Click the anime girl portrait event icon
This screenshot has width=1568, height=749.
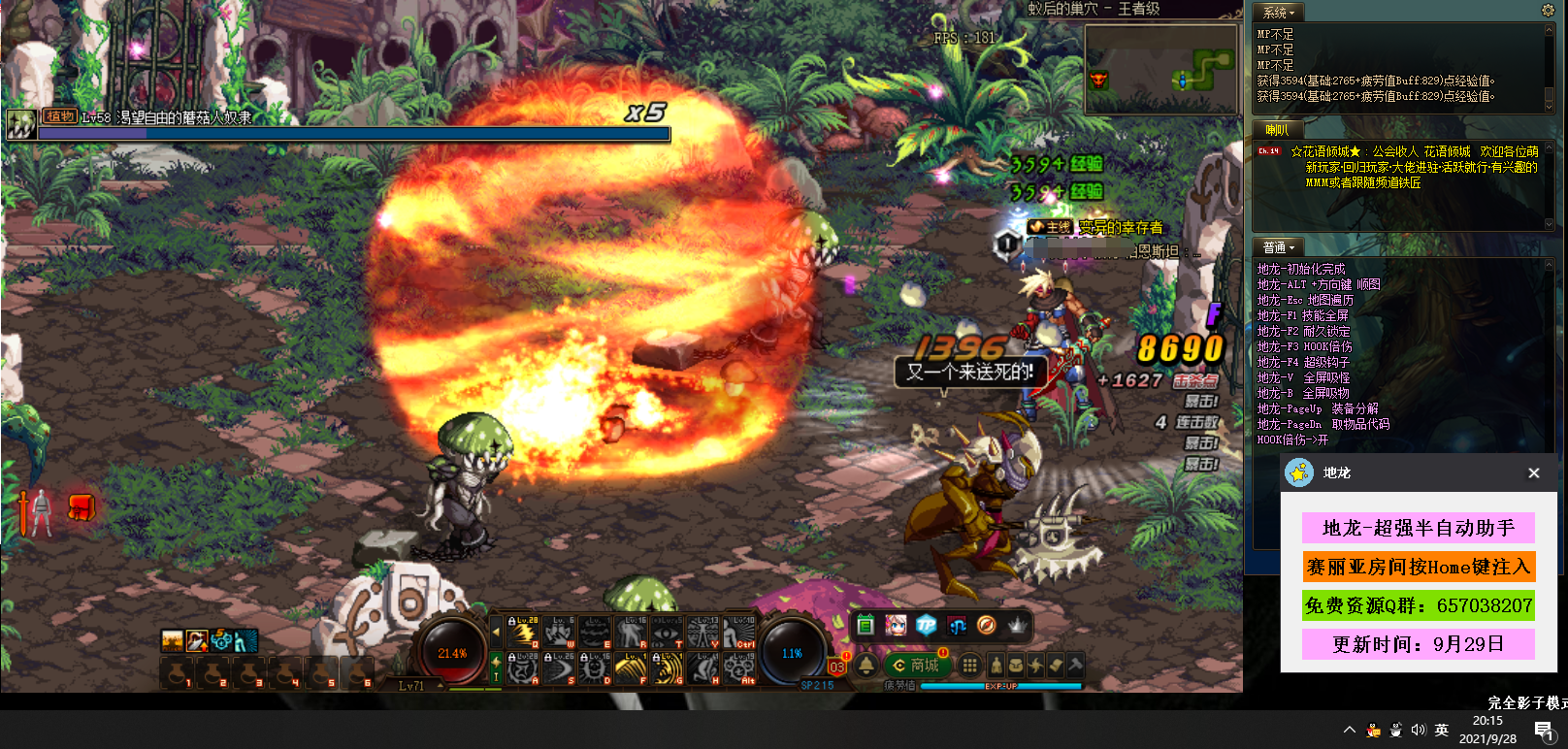[896, 626]
